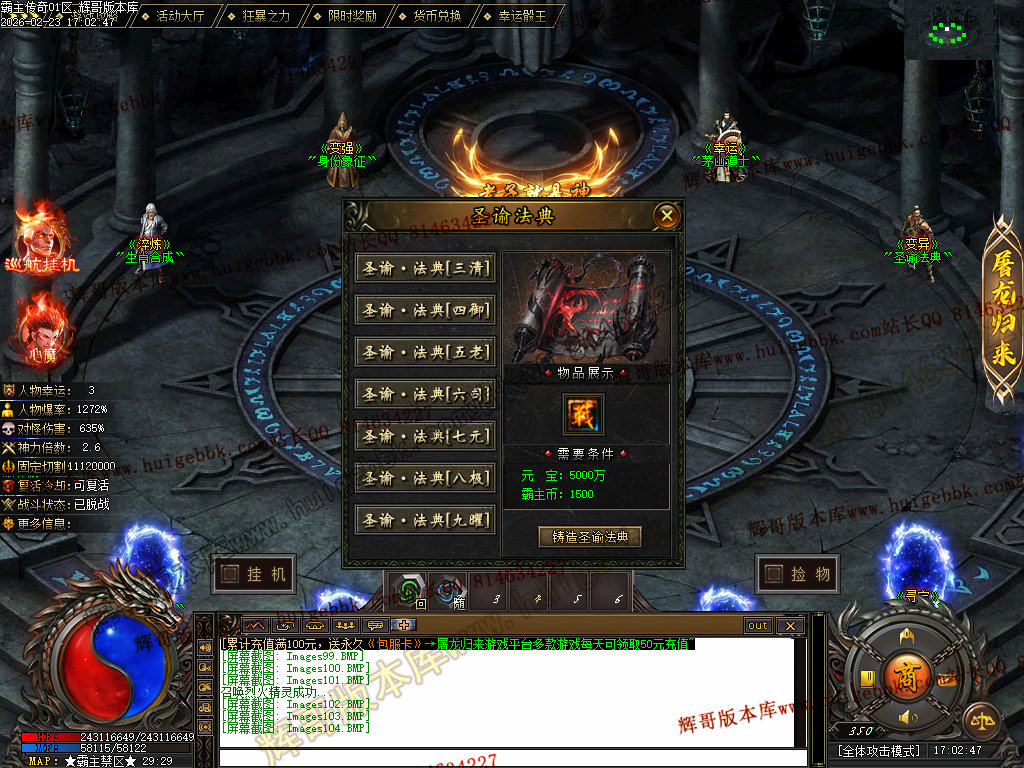
Task: Toggle the 挂机 auto-battle checkbox
Action: tap(231, 574)
